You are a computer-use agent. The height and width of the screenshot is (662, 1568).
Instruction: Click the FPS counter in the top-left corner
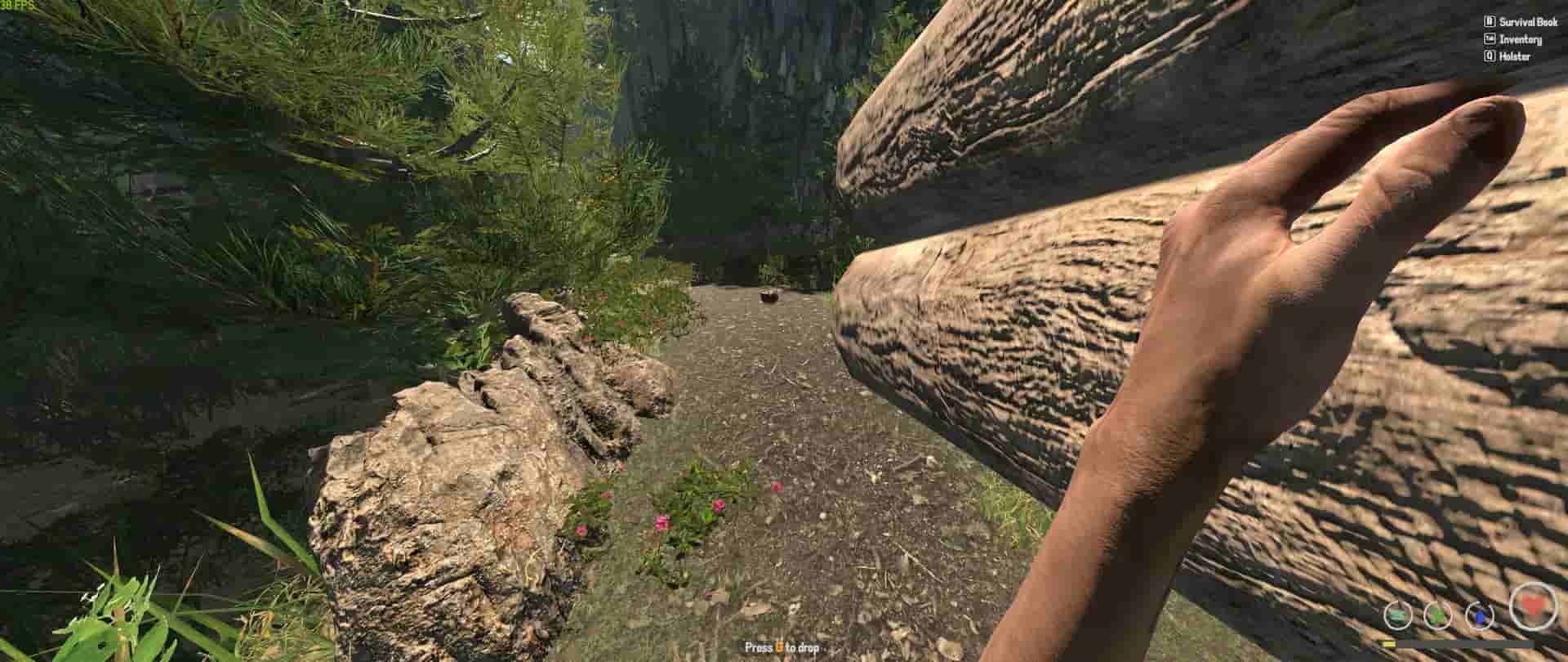point(16,5)
